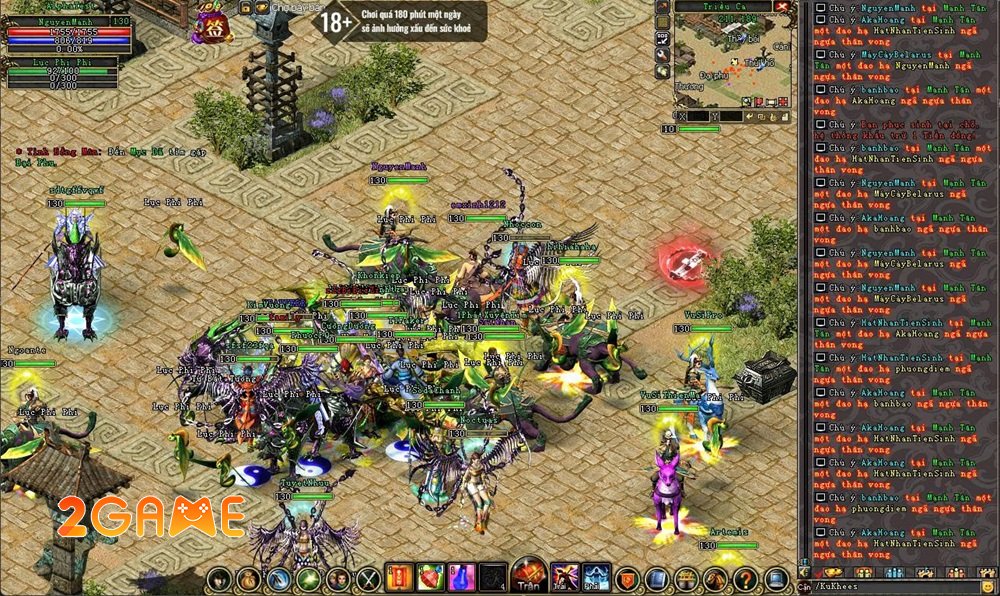Open the question mark help icon

tap(744, 579)
